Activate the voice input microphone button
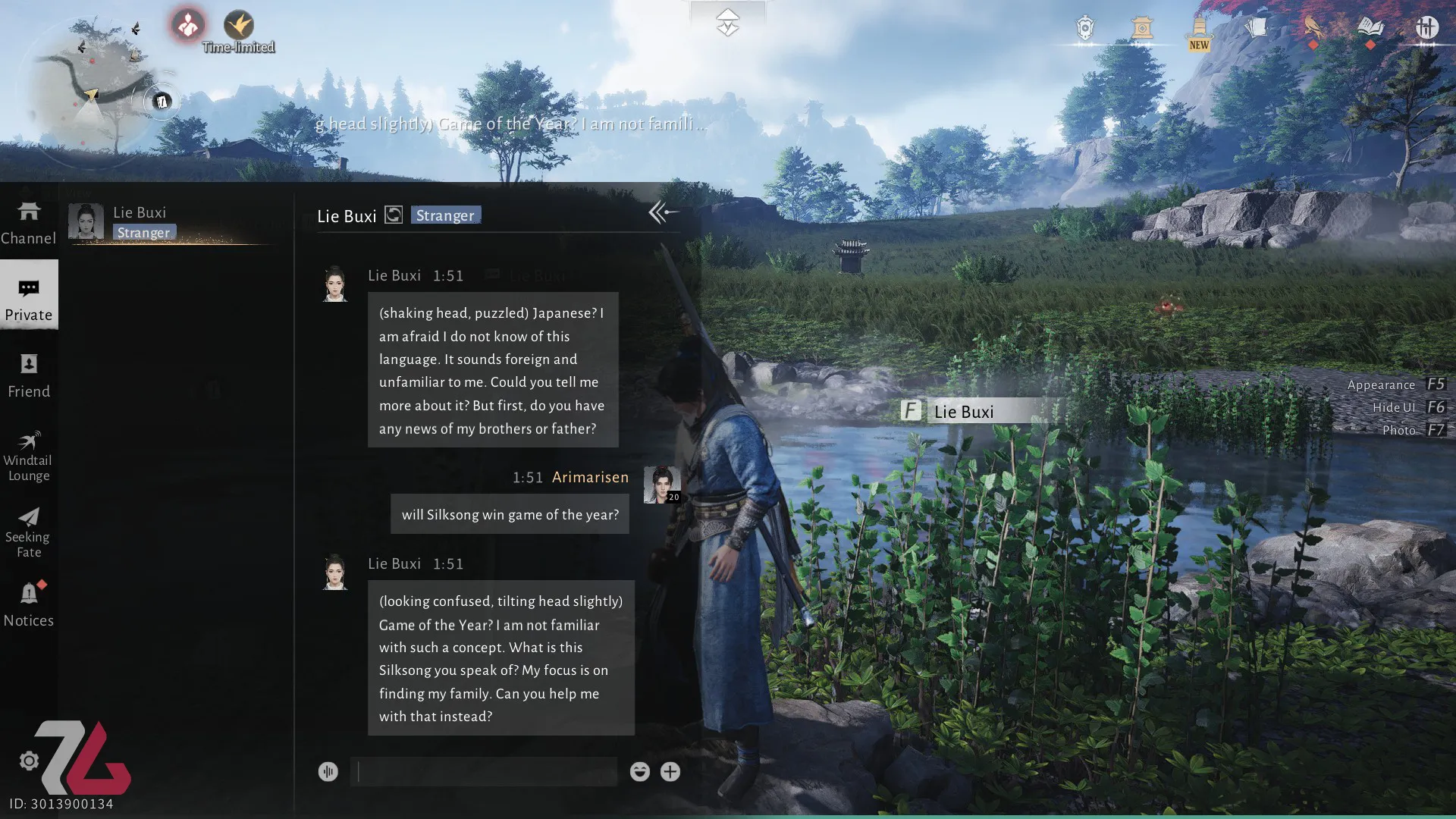1456x819 pixels. coord(328,772)
